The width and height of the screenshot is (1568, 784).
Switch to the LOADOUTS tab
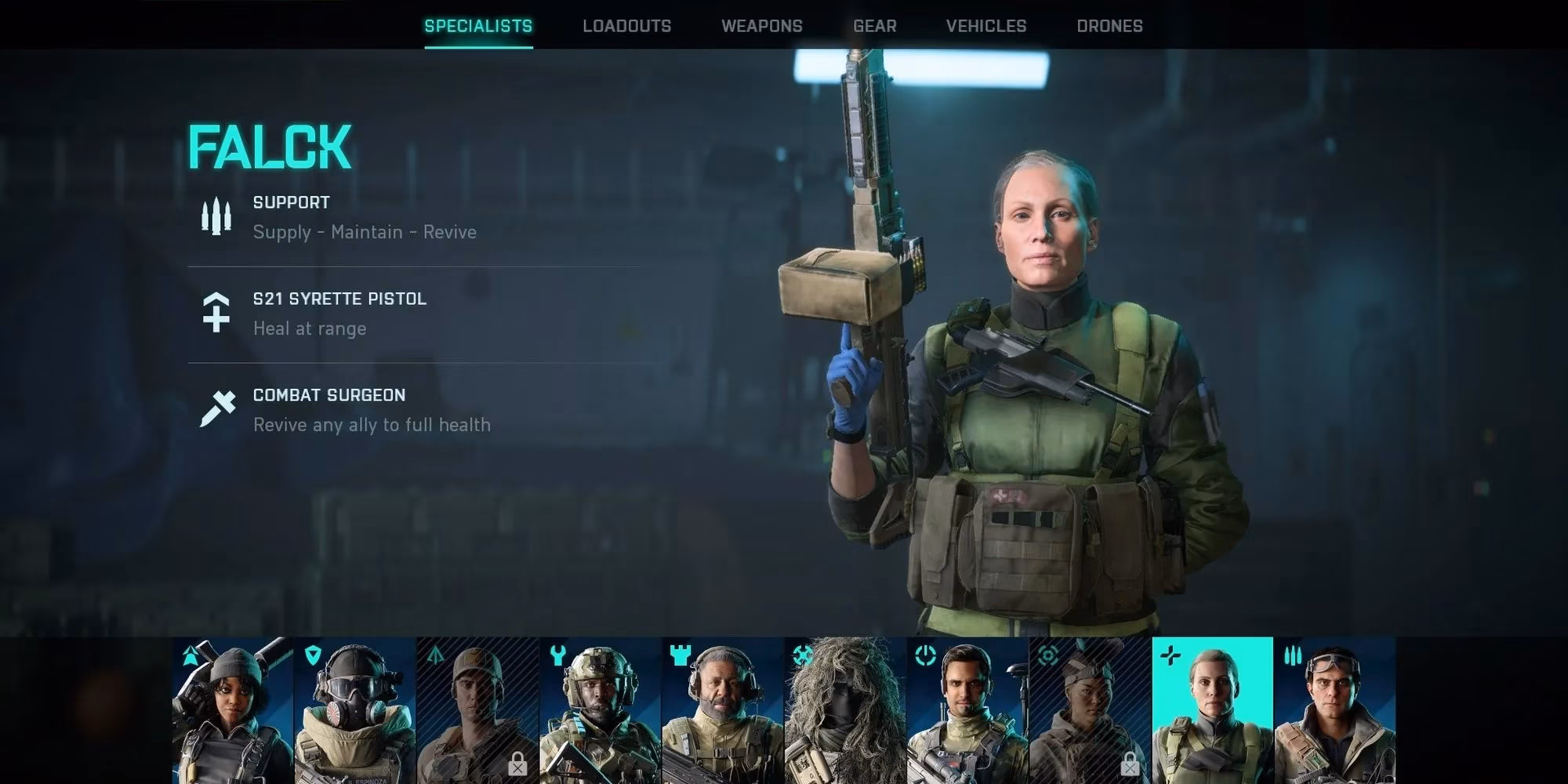click(x=626, y=26)
